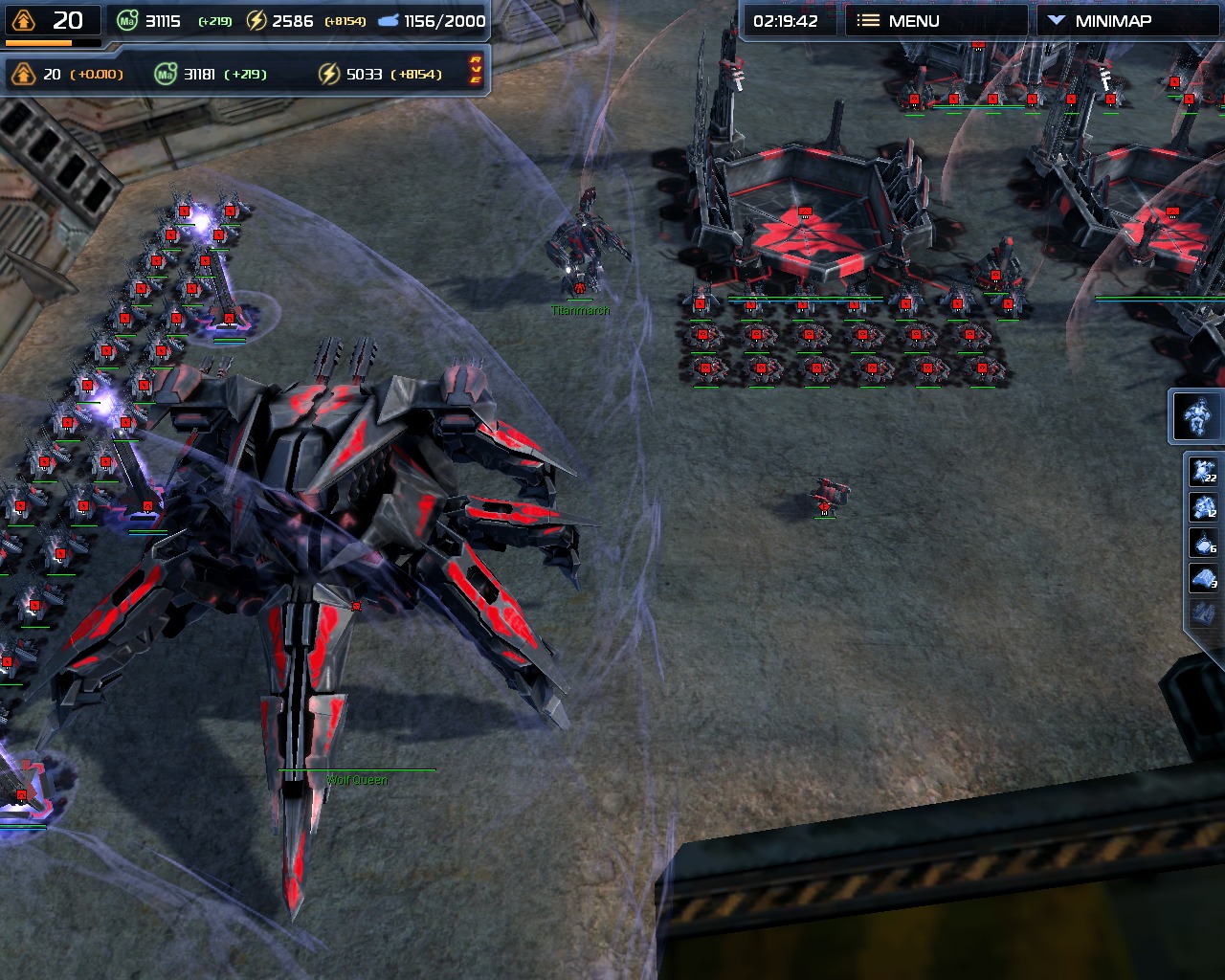The height and width of the screenshot is (980, 1225).
Task: Toggle the MINIMAP dropdown
Action: click(x=1110, y=21)
